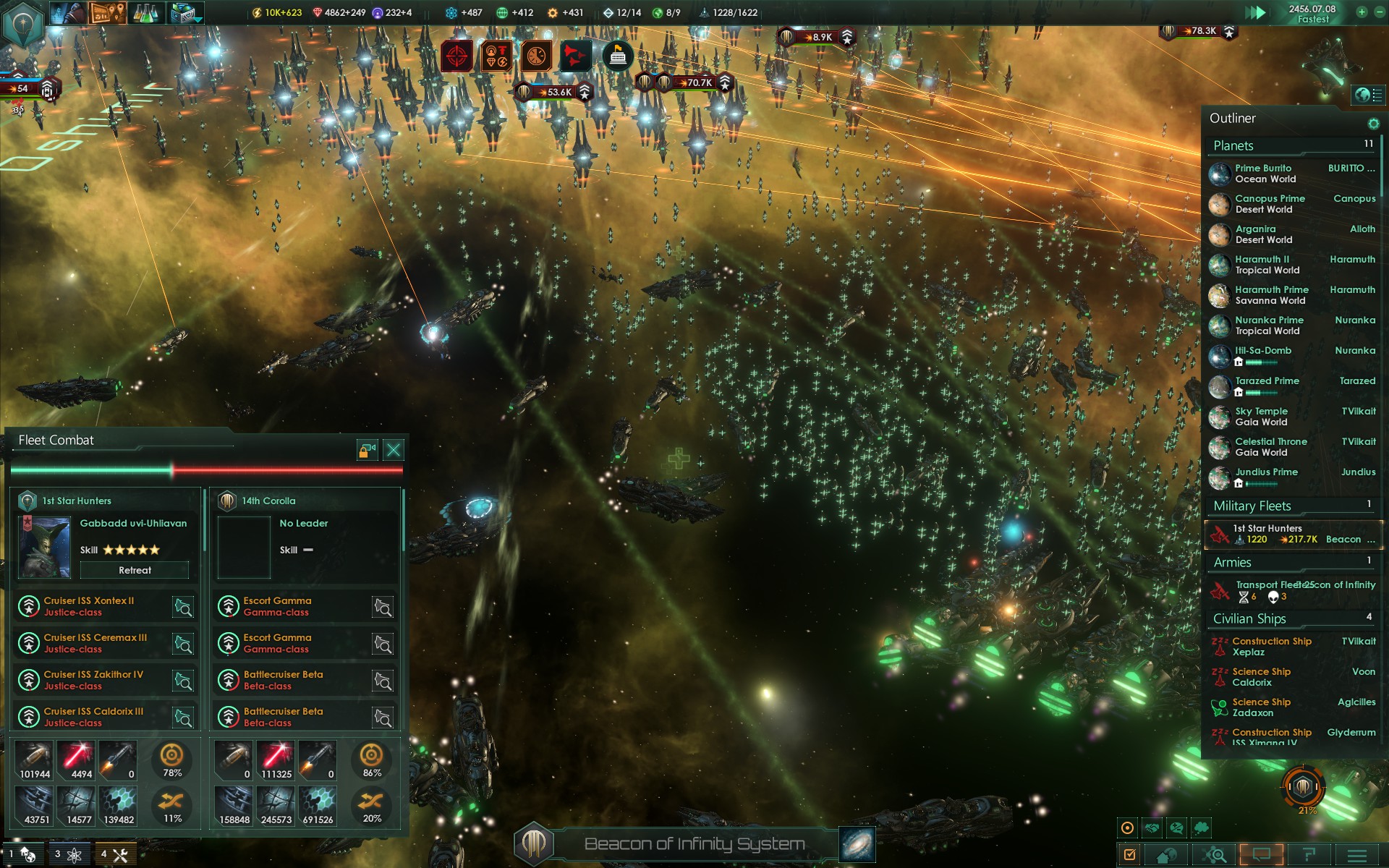
Task: Open Outliner settings gear
Action: [1373, 124]
